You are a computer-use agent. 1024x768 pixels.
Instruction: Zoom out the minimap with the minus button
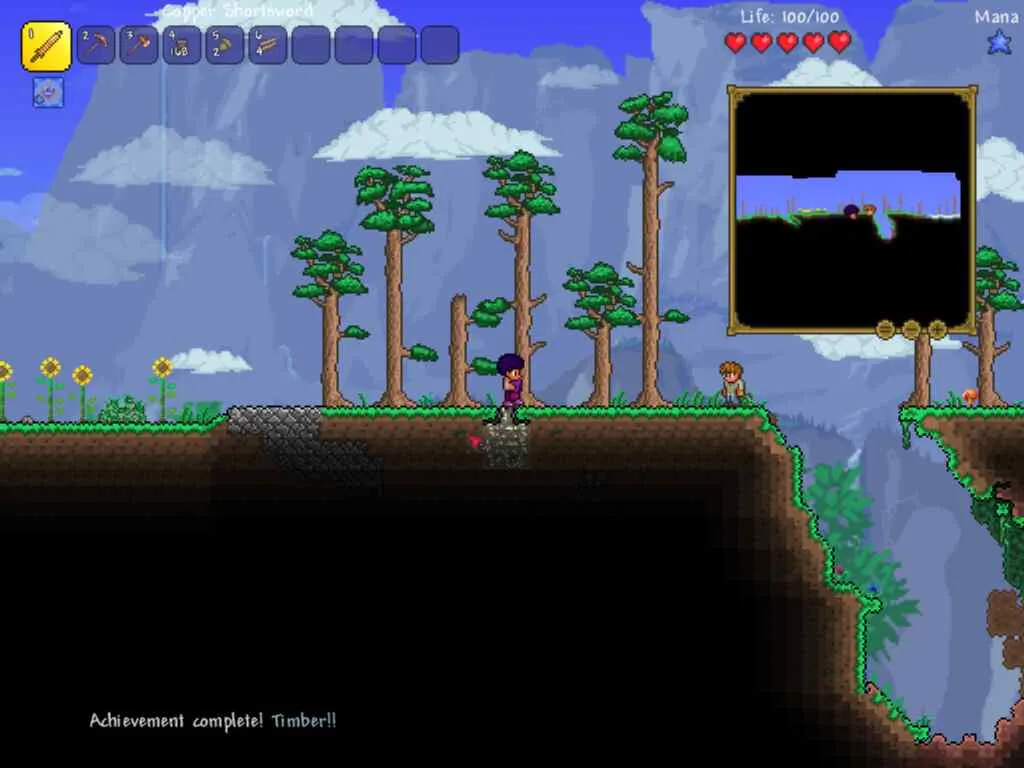point(911,328)
